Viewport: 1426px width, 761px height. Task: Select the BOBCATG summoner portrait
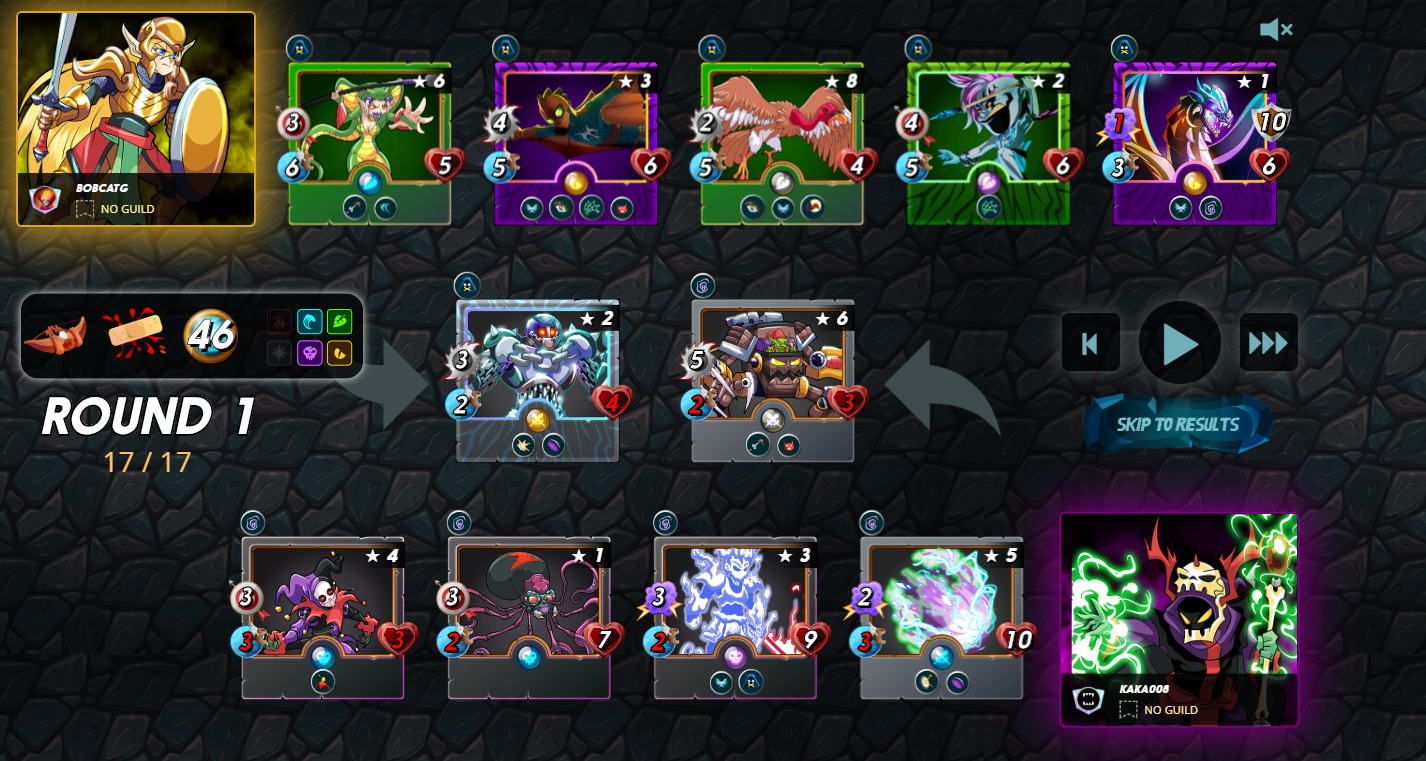[136, 118]
